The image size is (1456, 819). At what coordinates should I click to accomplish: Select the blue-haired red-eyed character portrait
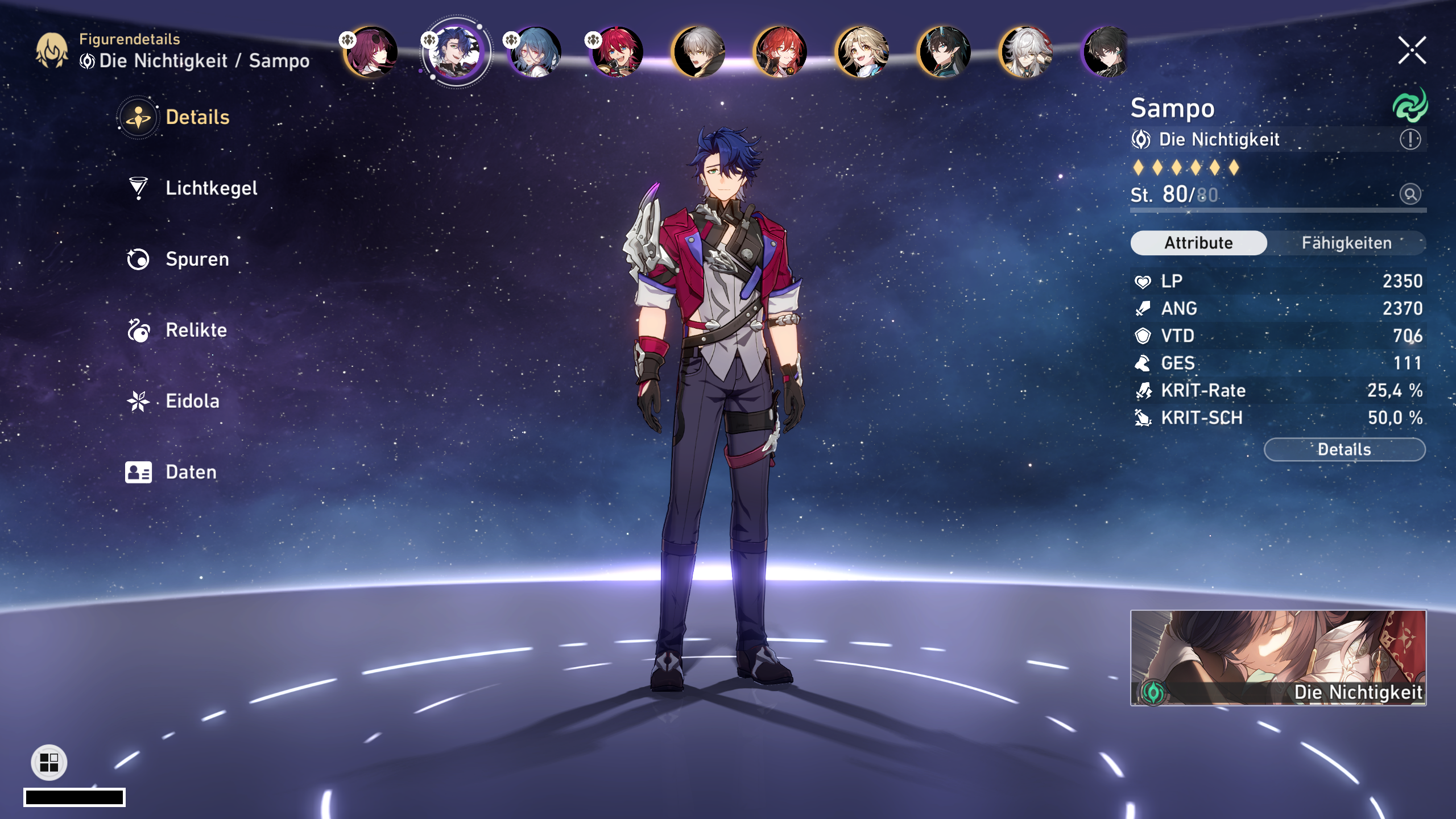535,52
